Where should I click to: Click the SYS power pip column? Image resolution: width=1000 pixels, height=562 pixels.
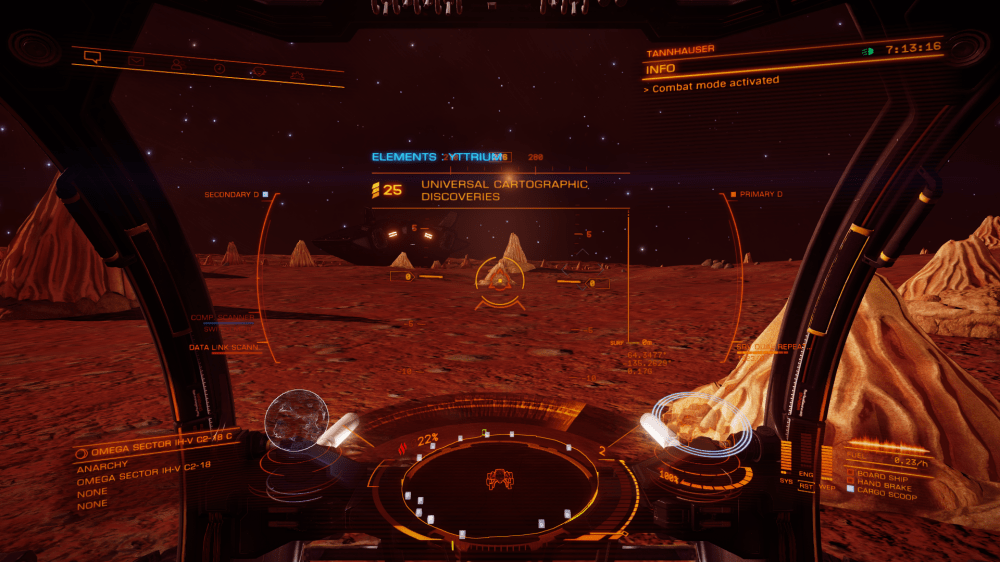coord(786,460)
